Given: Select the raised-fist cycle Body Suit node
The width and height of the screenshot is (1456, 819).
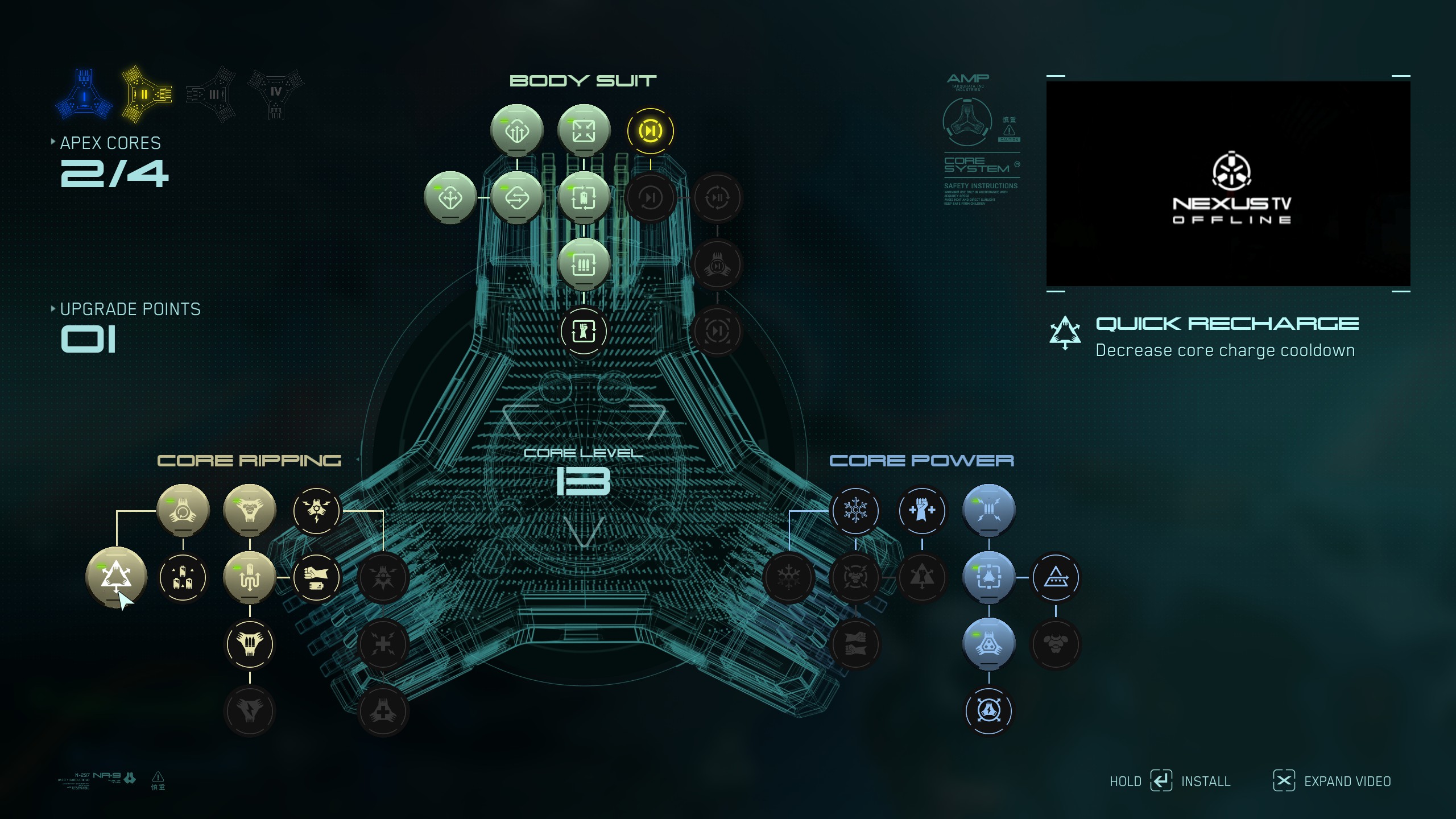Looking at the screenshot, I should (x=584, y=331).
